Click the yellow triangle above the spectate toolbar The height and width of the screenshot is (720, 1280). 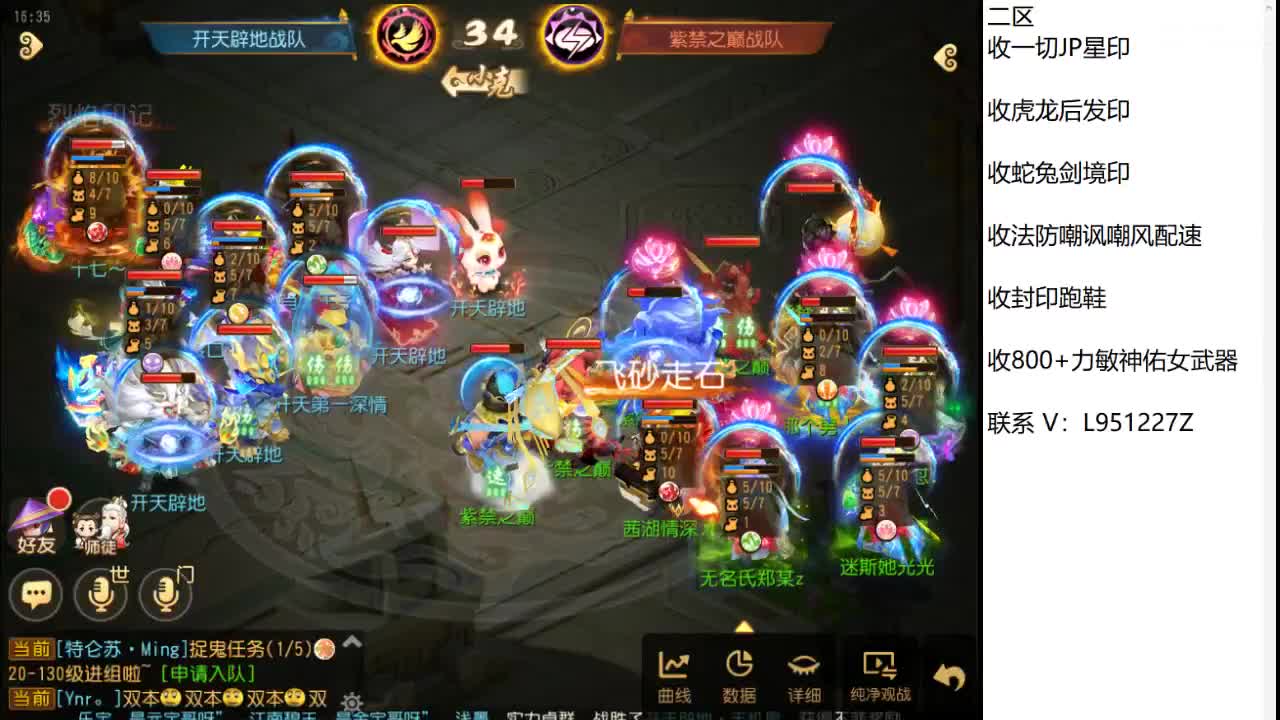click(744, 625)
